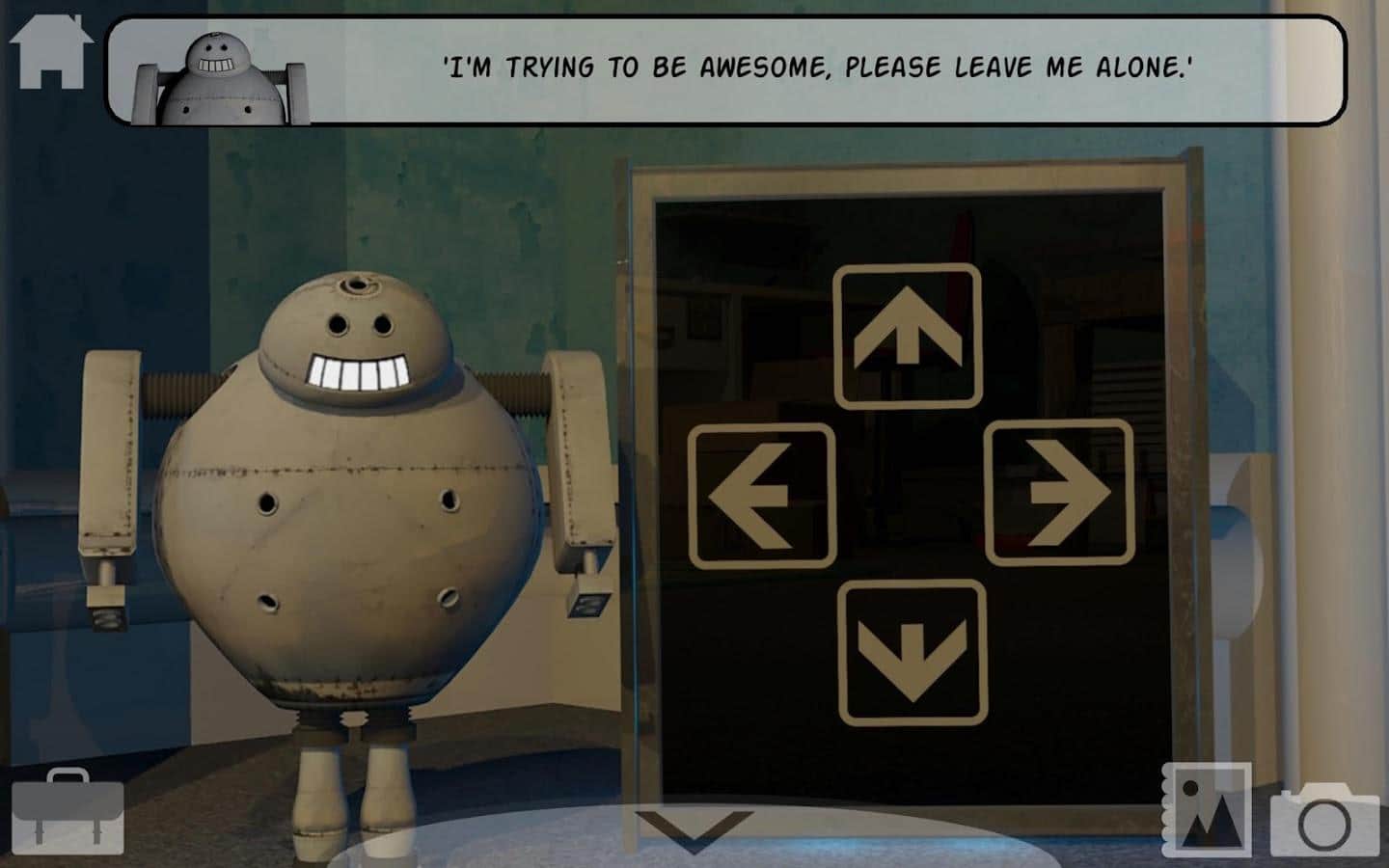Open the photo album icon

pos(1207,810)
